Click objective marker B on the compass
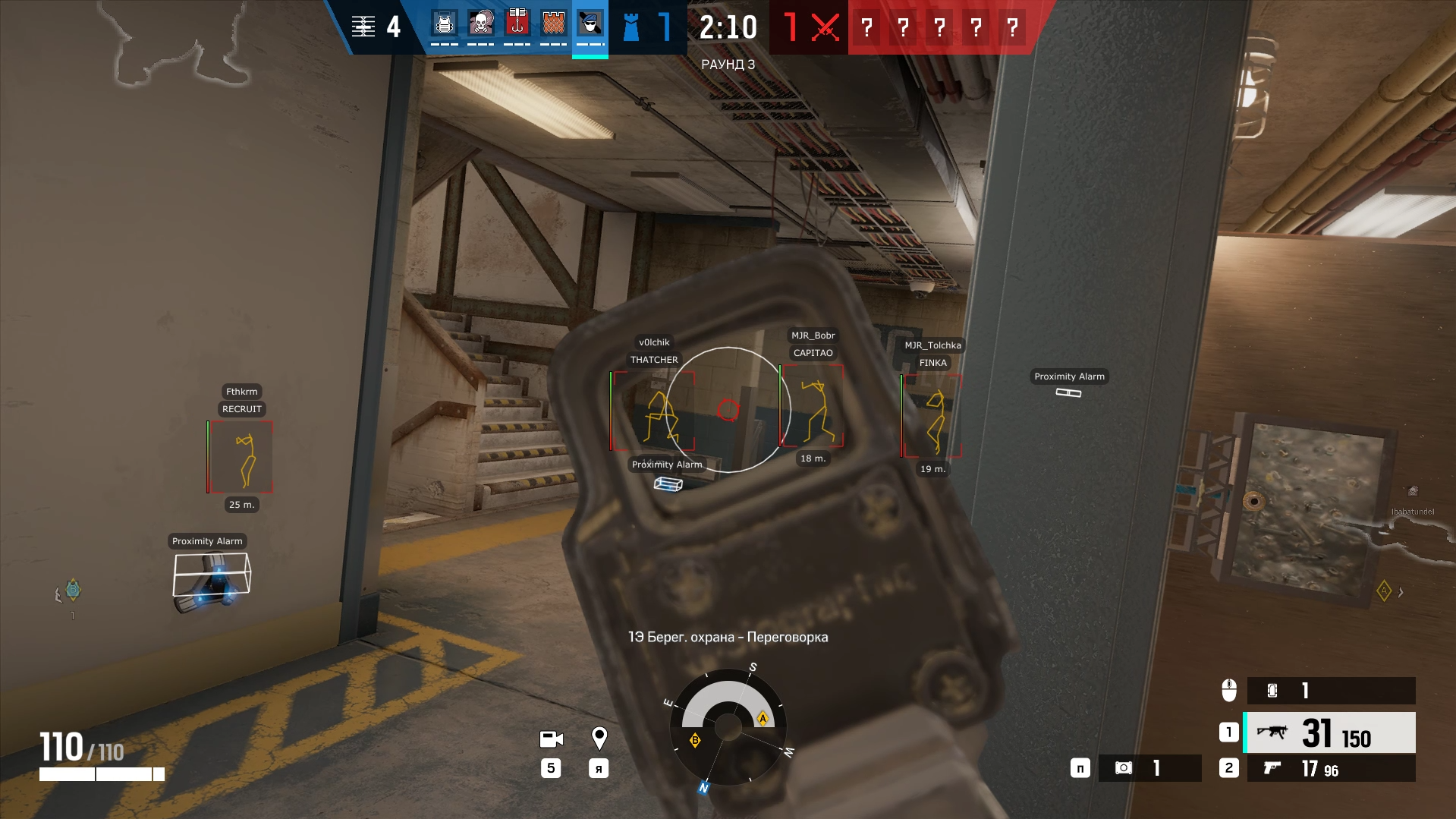Image resolution: width=1456 pixels, height=819 pixels. 695,740
